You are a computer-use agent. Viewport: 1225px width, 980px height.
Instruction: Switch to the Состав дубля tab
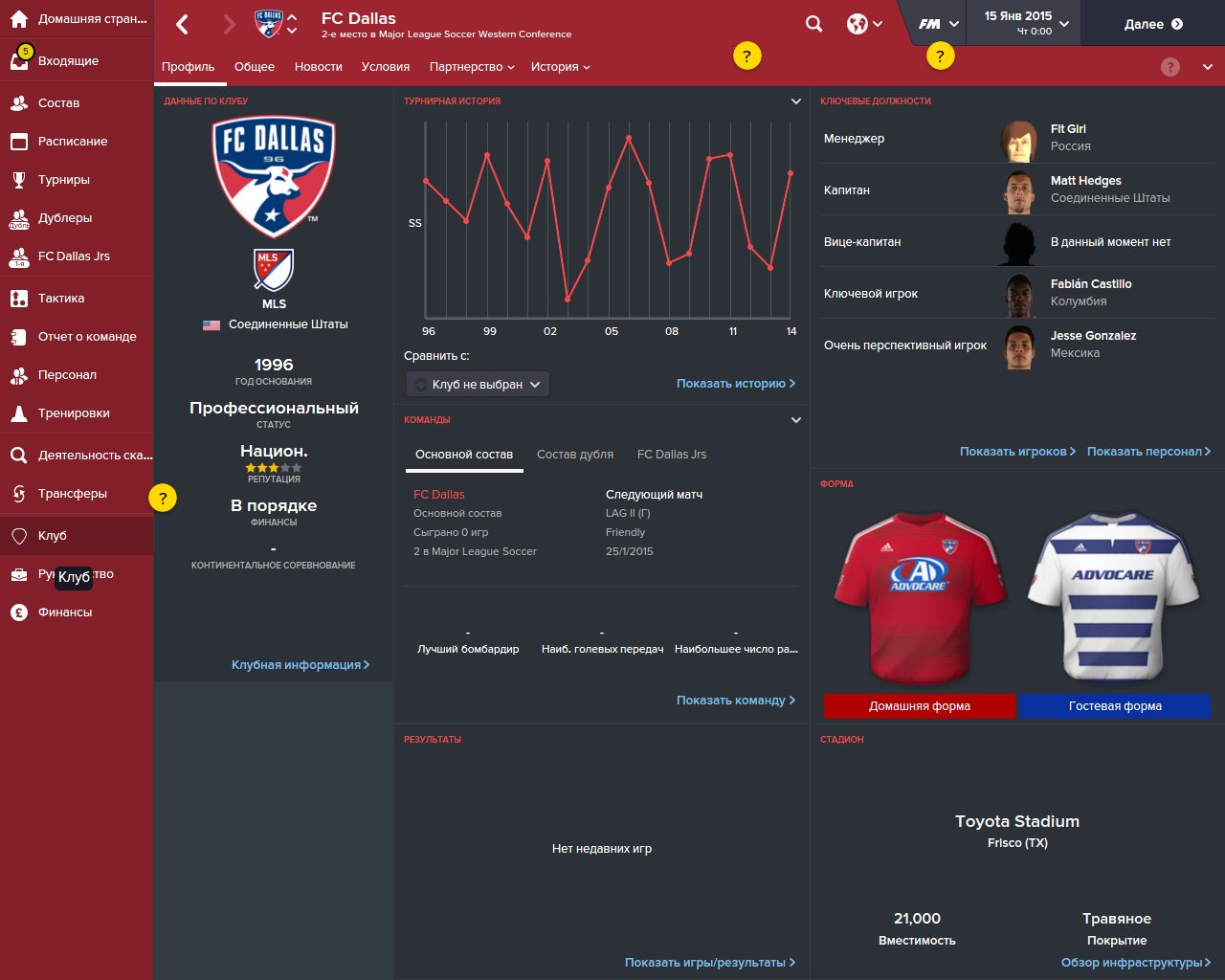pos(574,454)
